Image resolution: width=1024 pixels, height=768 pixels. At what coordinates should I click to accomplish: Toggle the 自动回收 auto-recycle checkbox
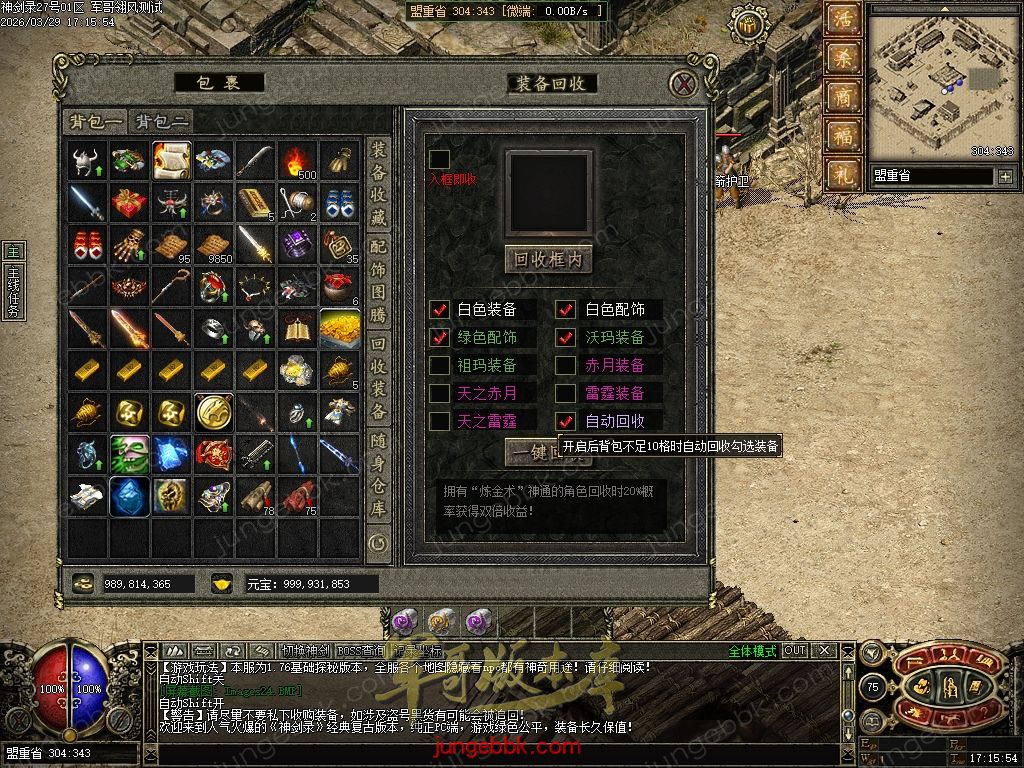566,422
